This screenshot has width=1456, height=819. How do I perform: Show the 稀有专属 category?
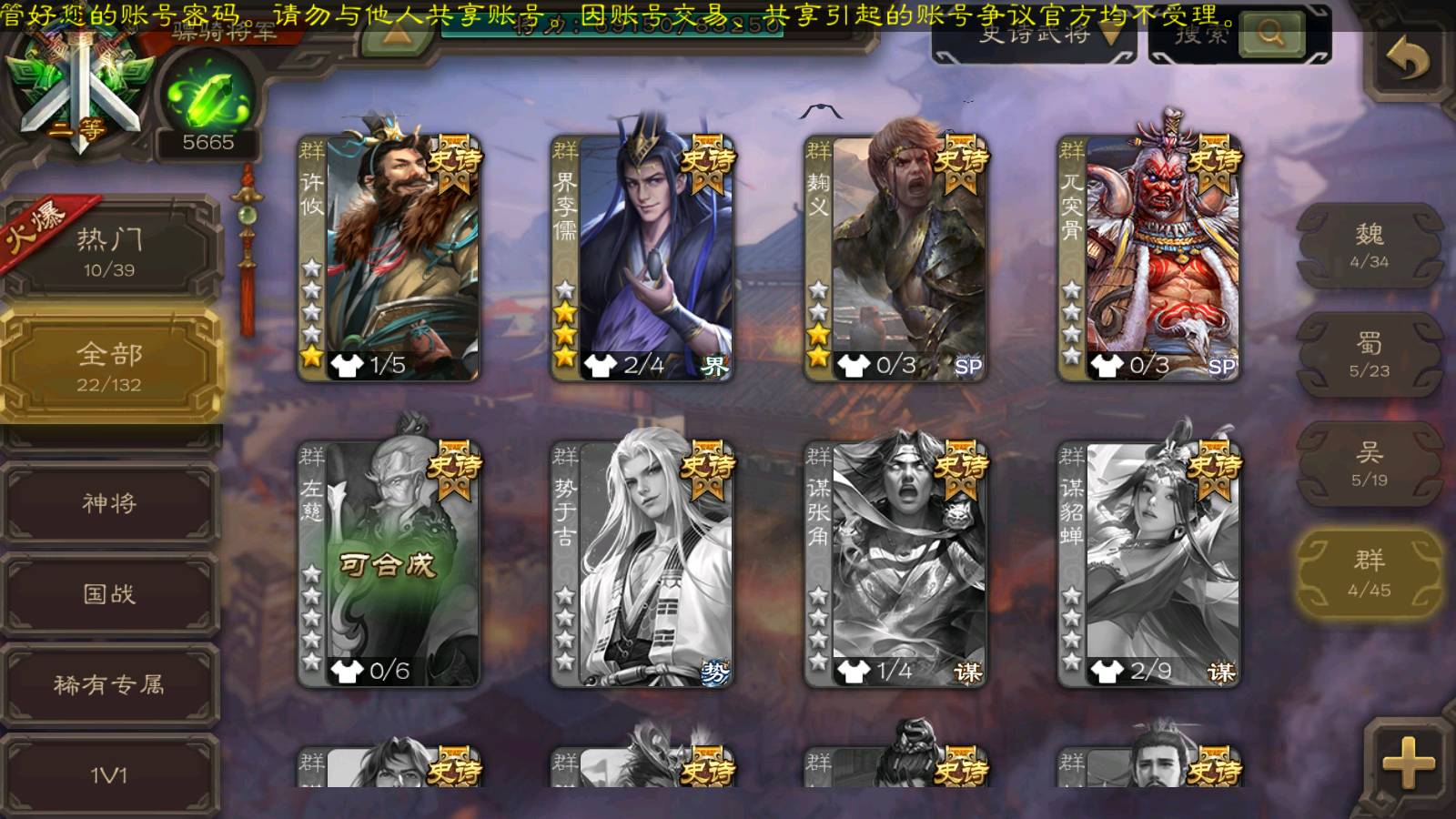[109, 684]
